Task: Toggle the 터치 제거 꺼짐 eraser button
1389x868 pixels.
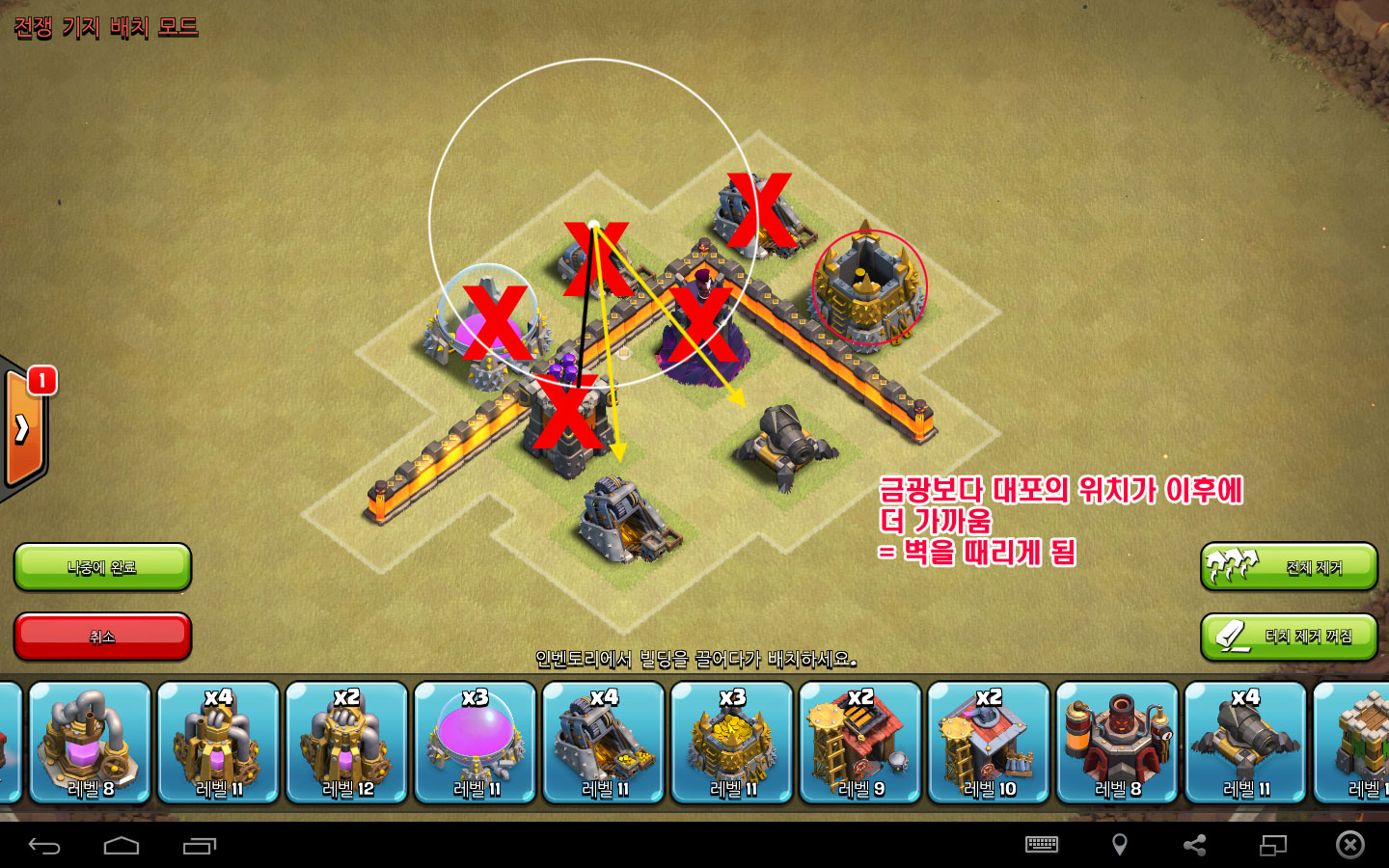Action: (1289, 637)
